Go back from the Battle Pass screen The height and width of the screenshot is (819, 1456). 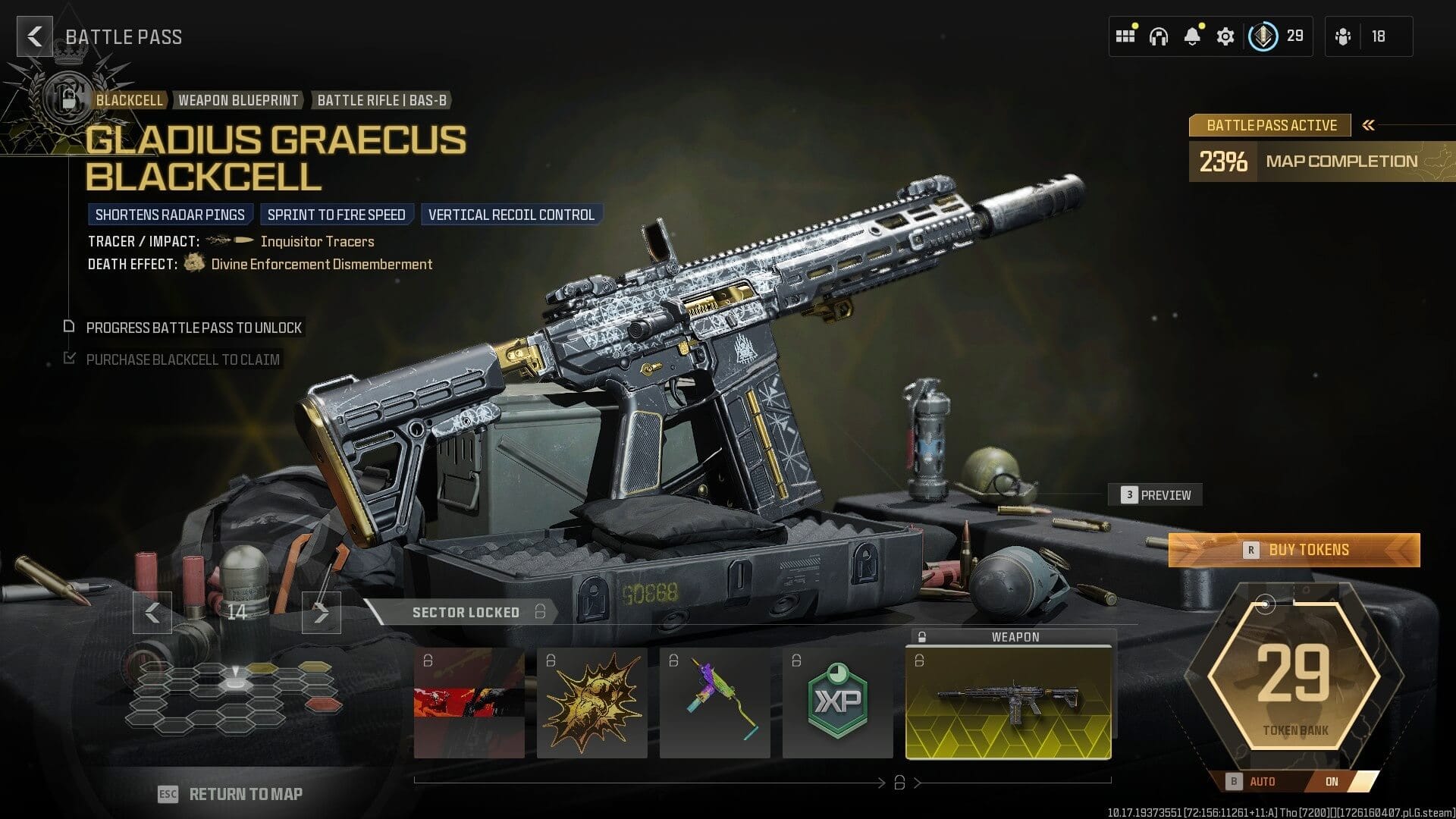point(34,36)
